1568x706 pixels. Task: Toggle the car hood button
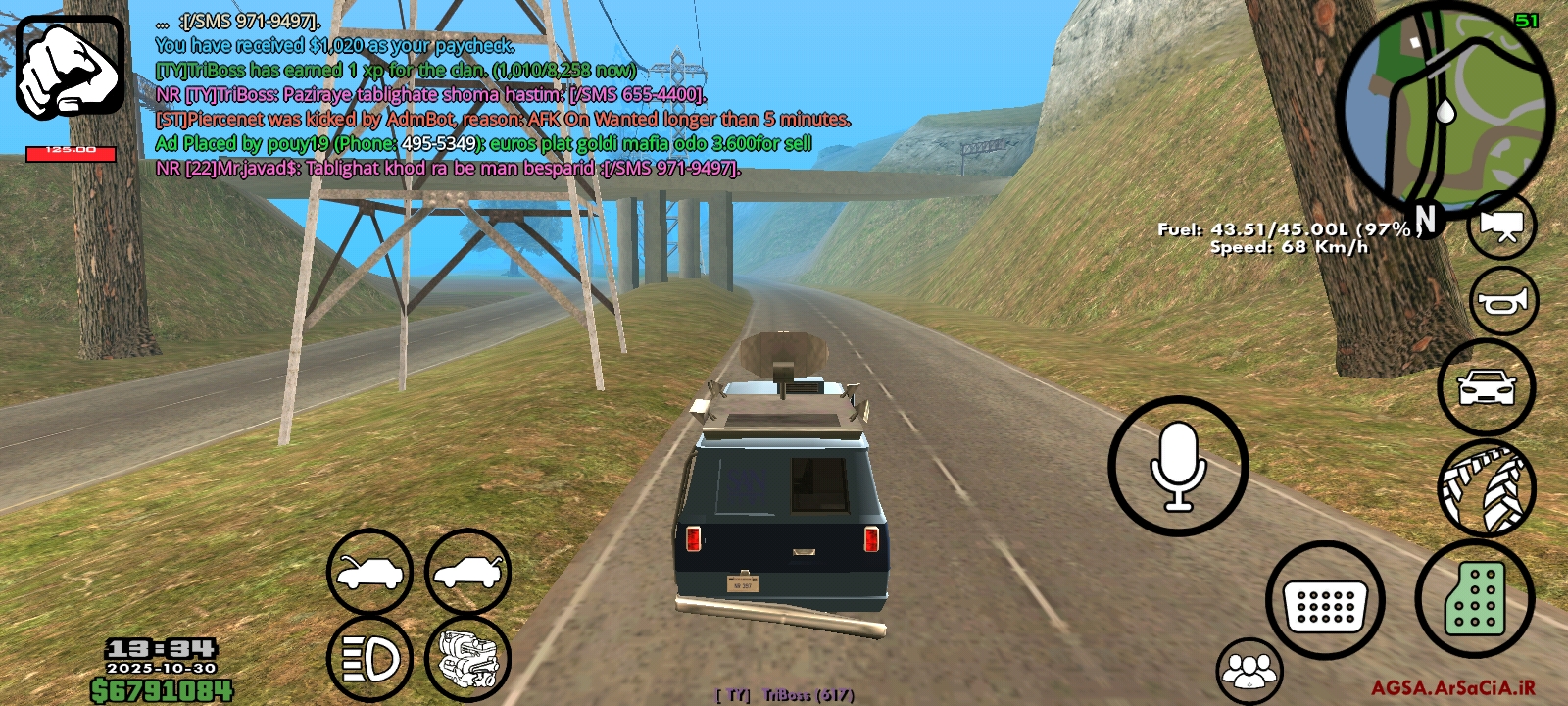point(369,572)
